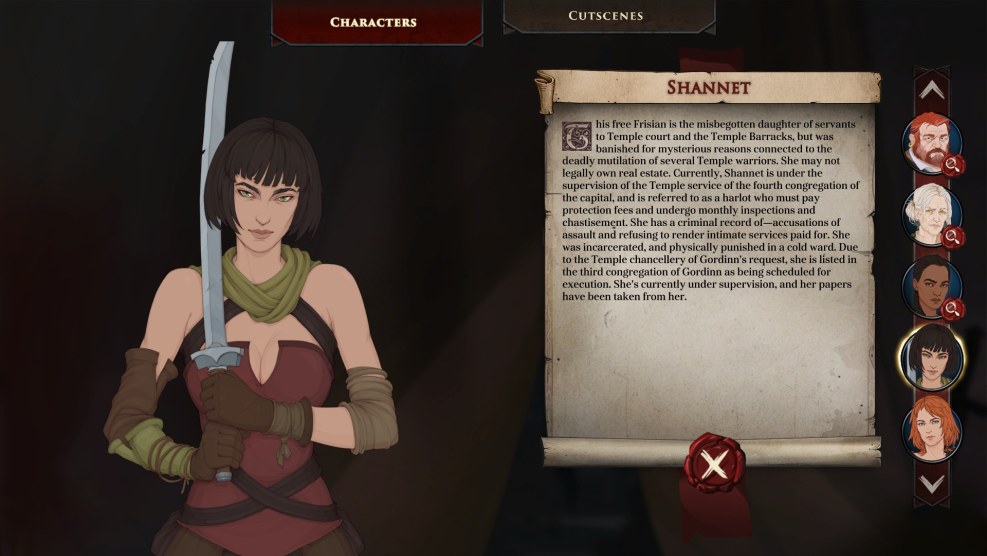
Task: Select the dark-skinned woman portrait
Action: [930, 286]
